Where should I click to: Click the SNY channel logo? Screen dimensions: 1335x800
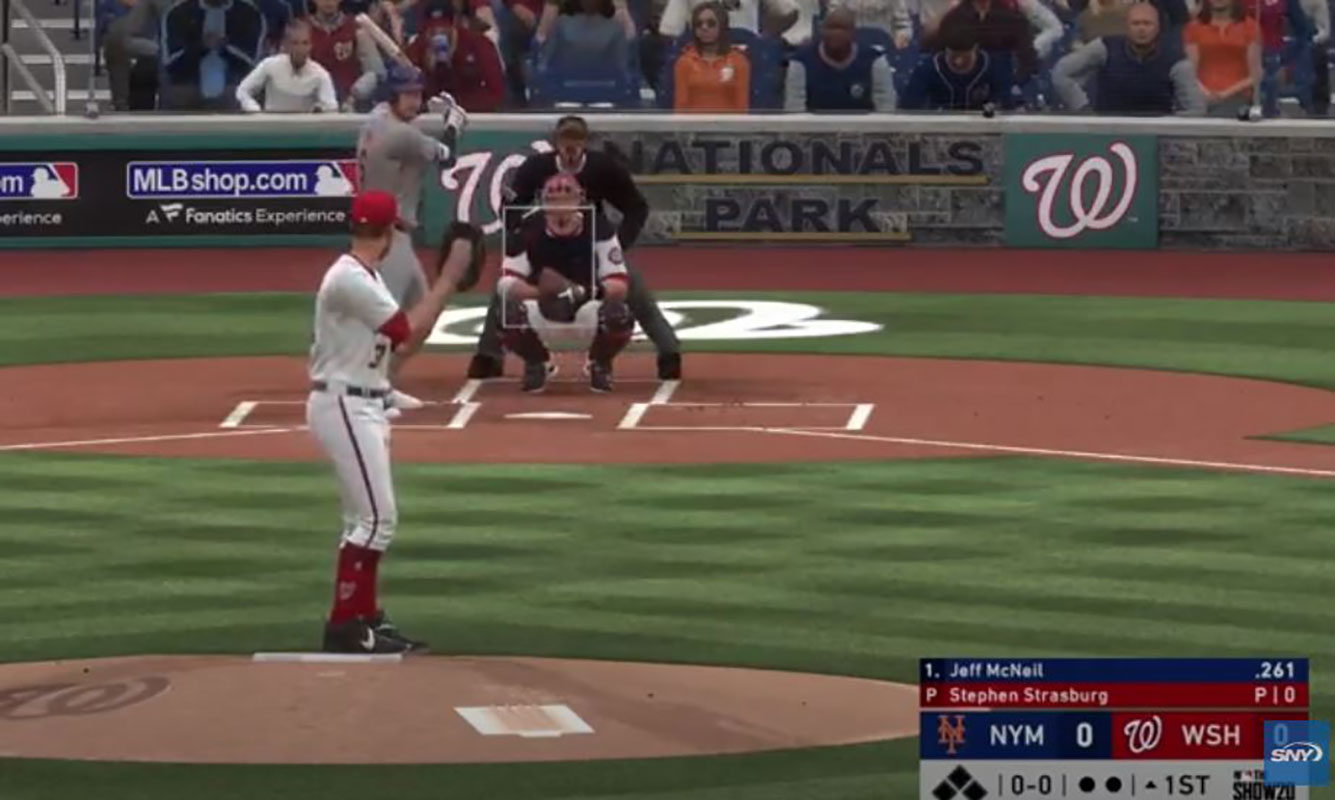(x=1296, y=753)
